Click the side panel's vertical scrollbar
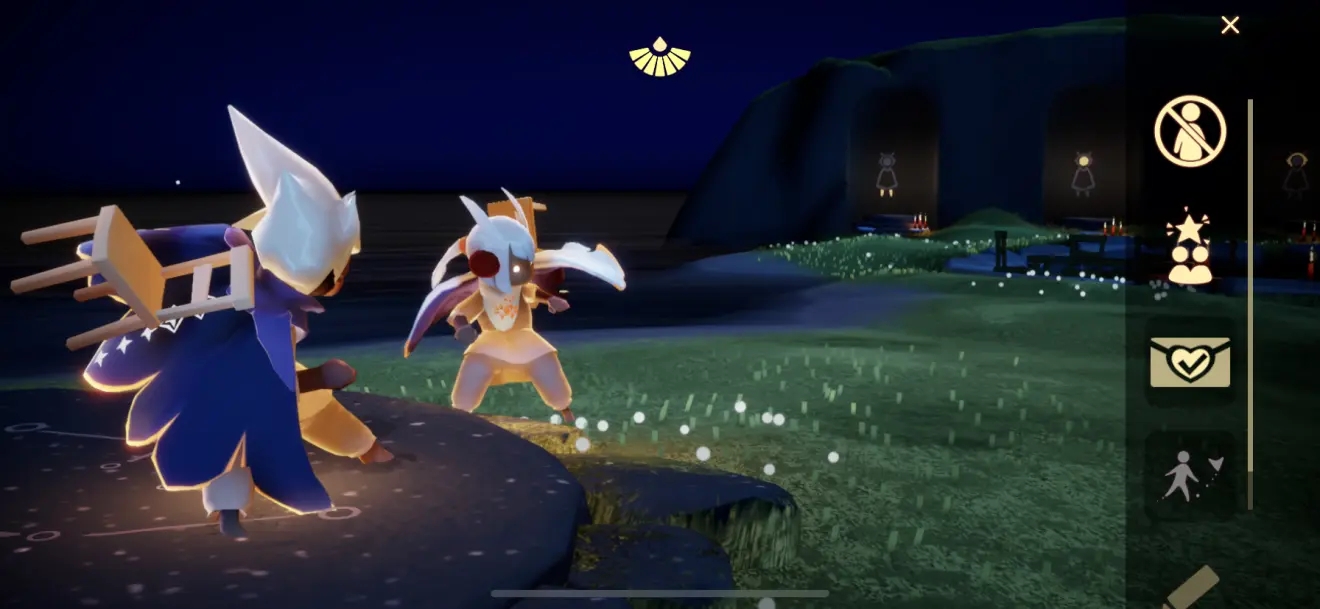Image resolution: width=1320 pixels, height=609 pixels. (1250, 300)
